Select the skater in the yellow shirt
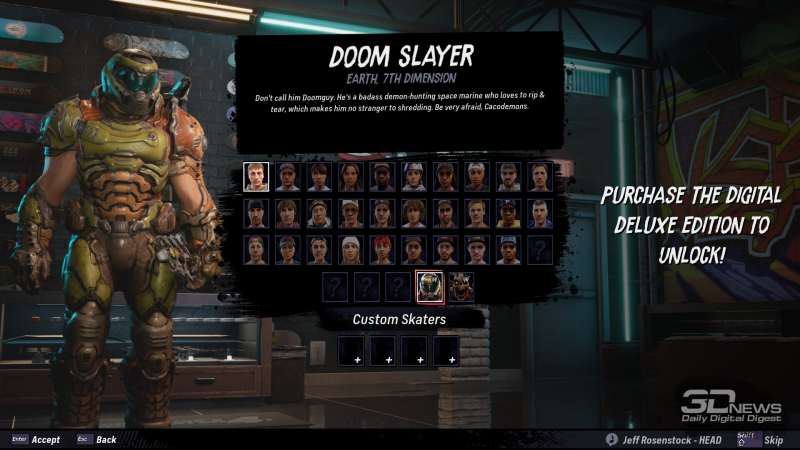The width and height of the screenshot is (800, 450). coord(508,213)
